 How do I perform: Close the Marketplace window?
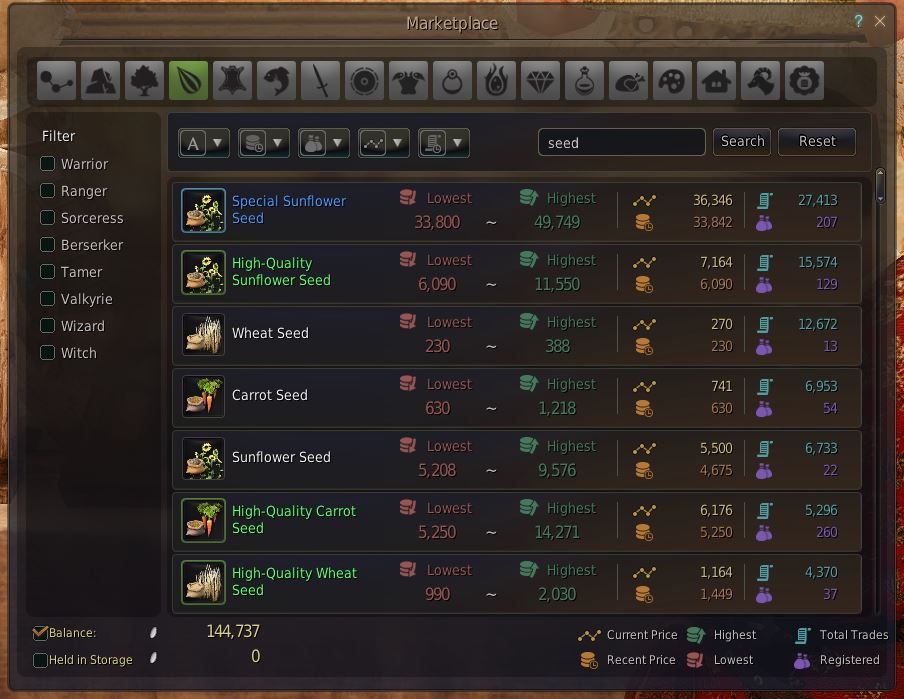880,21
